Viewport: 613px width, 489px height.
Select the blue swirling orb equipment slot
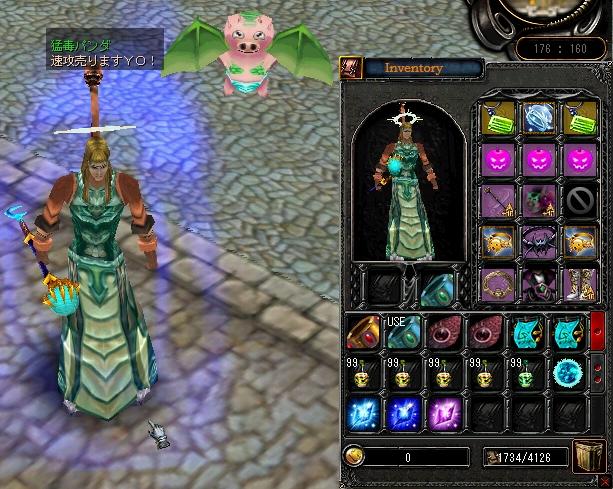[x=539, y=117]
